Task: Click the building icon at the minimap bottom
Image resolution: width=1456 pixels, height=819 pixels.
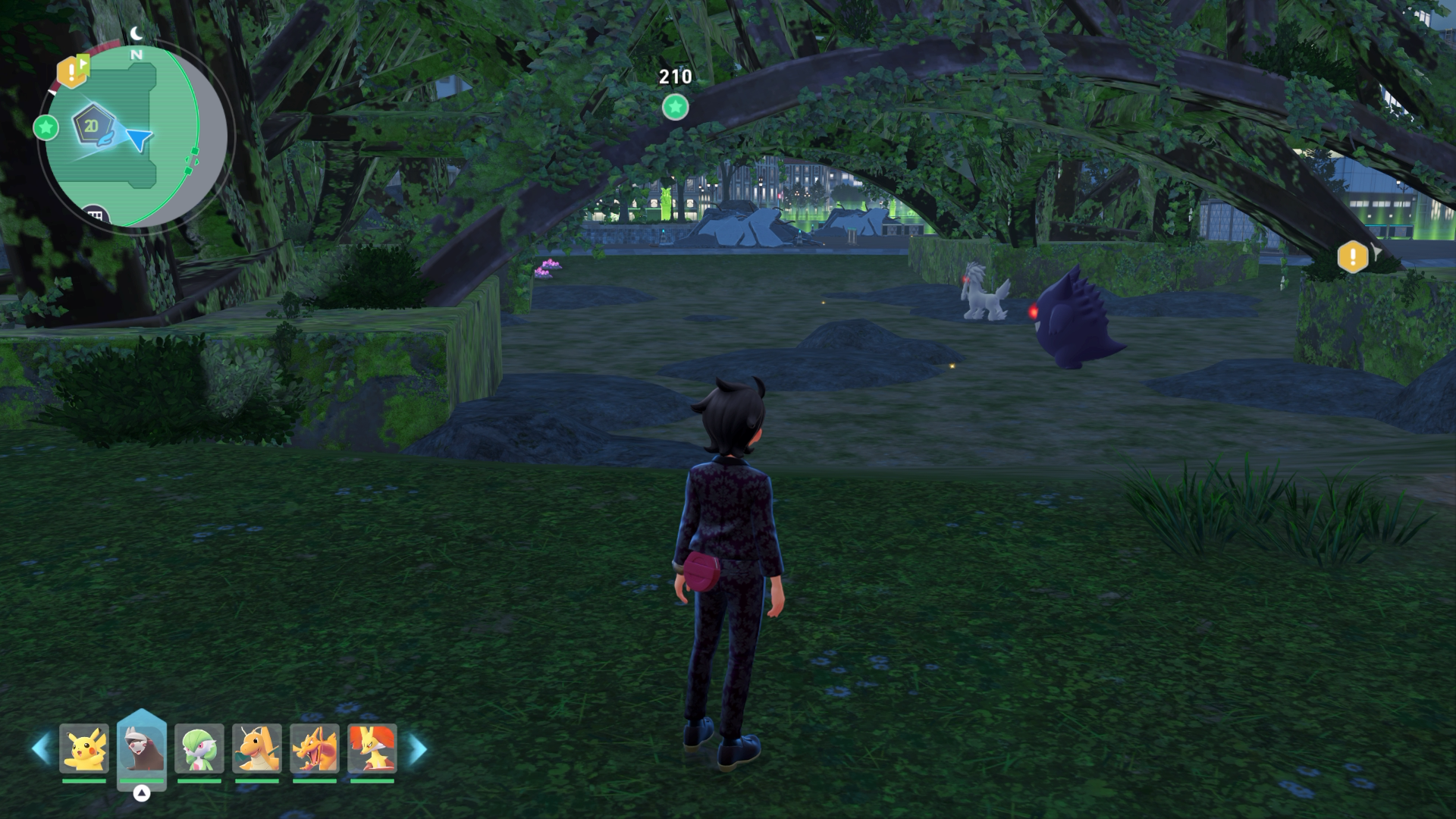Action: (x=95, y=215)
